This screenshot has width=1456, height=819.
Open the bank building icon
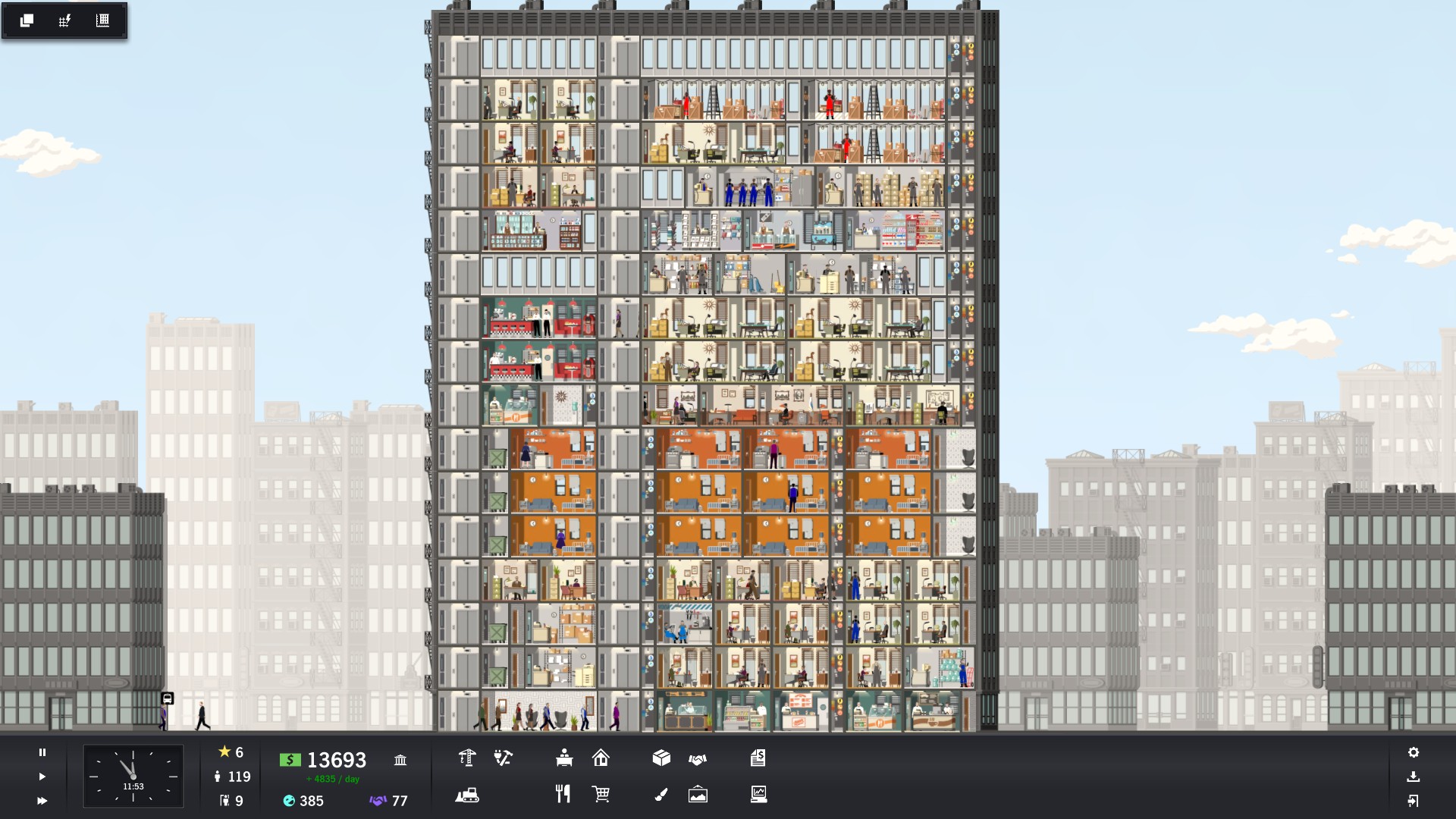[x=400, y=760]
